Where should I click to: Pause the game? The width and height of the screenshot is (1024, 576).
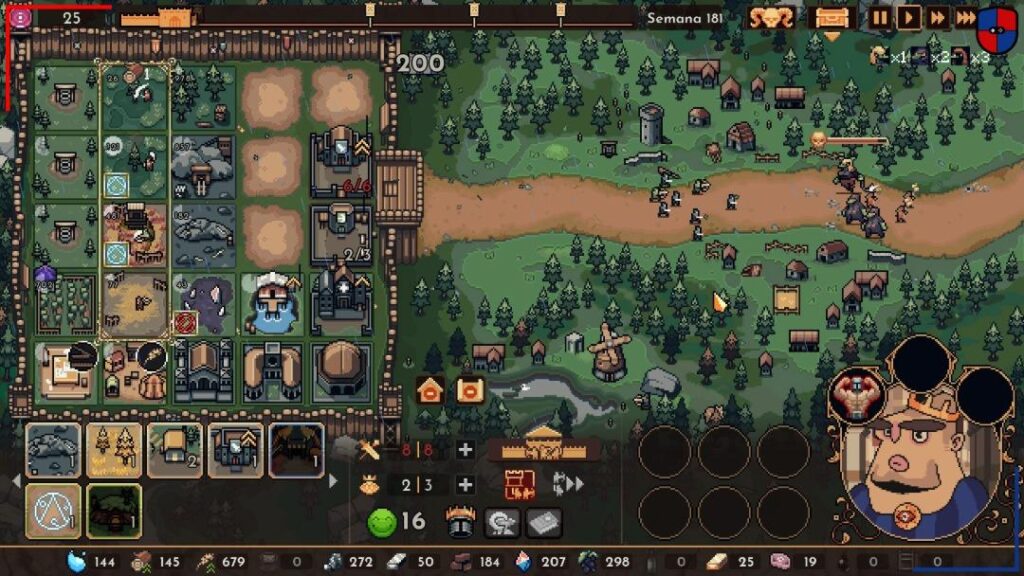tap(879, 17)
